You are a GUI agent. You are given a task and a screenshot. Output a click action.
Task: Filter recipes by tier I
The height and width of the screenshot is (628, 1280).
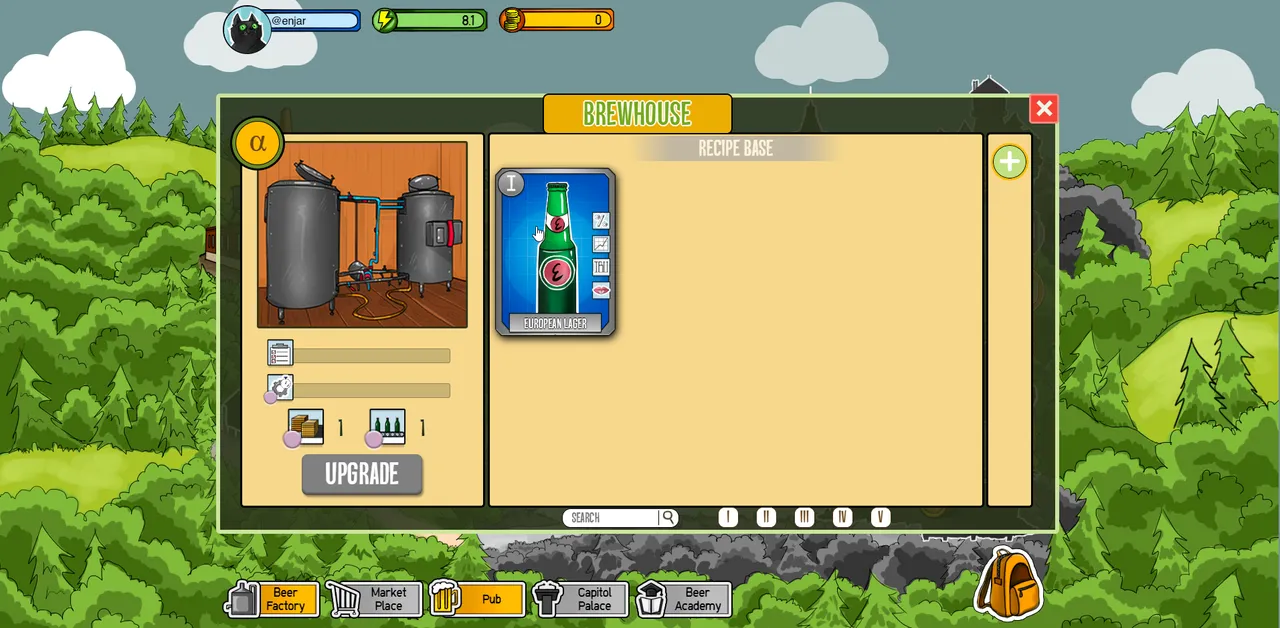[x=728, y=517]
